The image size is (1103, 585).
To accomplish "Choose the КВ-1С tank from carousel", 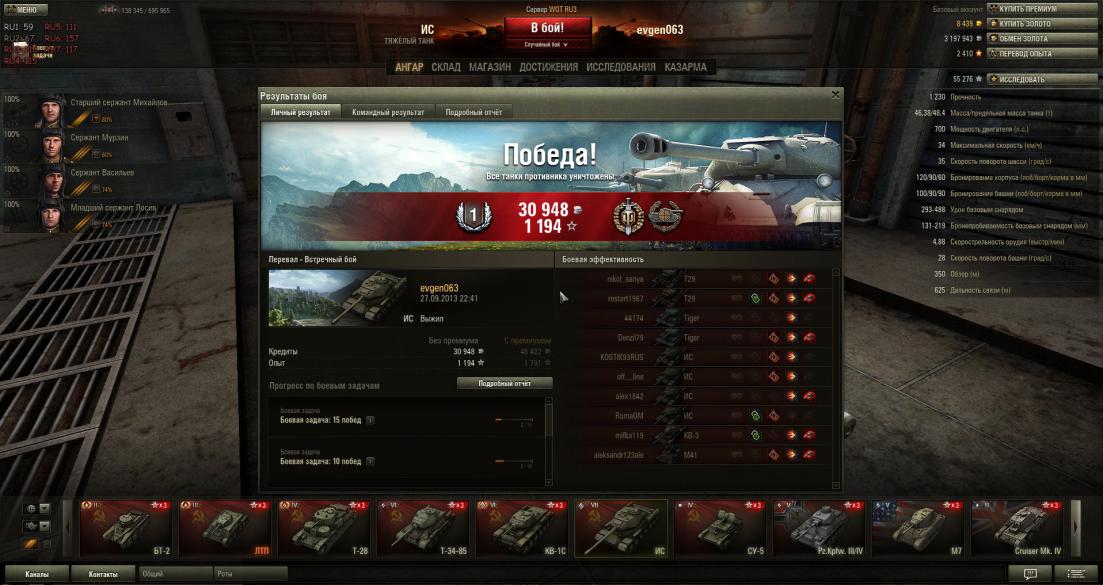I will (x=522, y=527).
